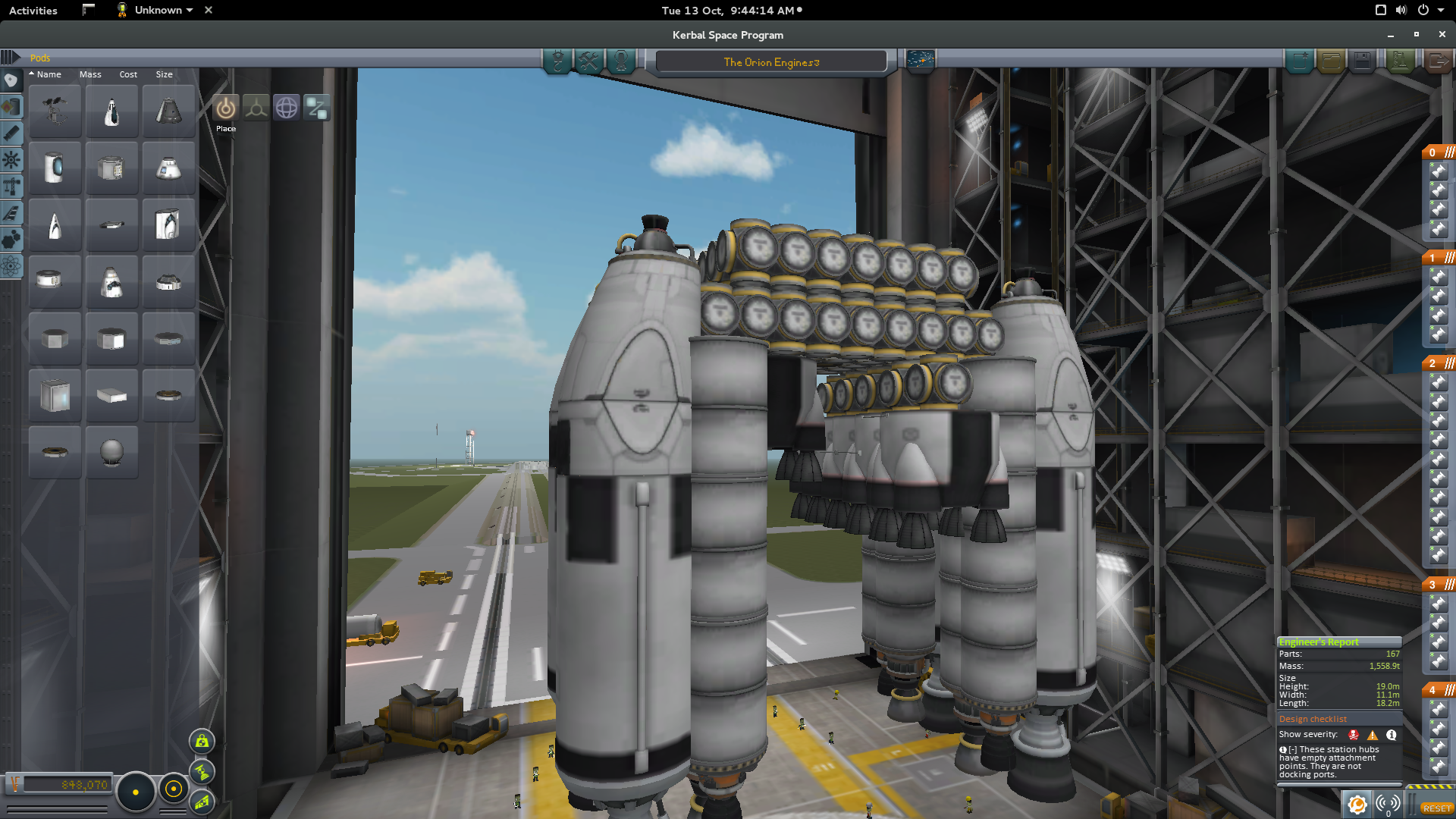This screenshot has height=819, width=1456.
Task: Open the Crew assignment editor
Action: coord(620,62)
